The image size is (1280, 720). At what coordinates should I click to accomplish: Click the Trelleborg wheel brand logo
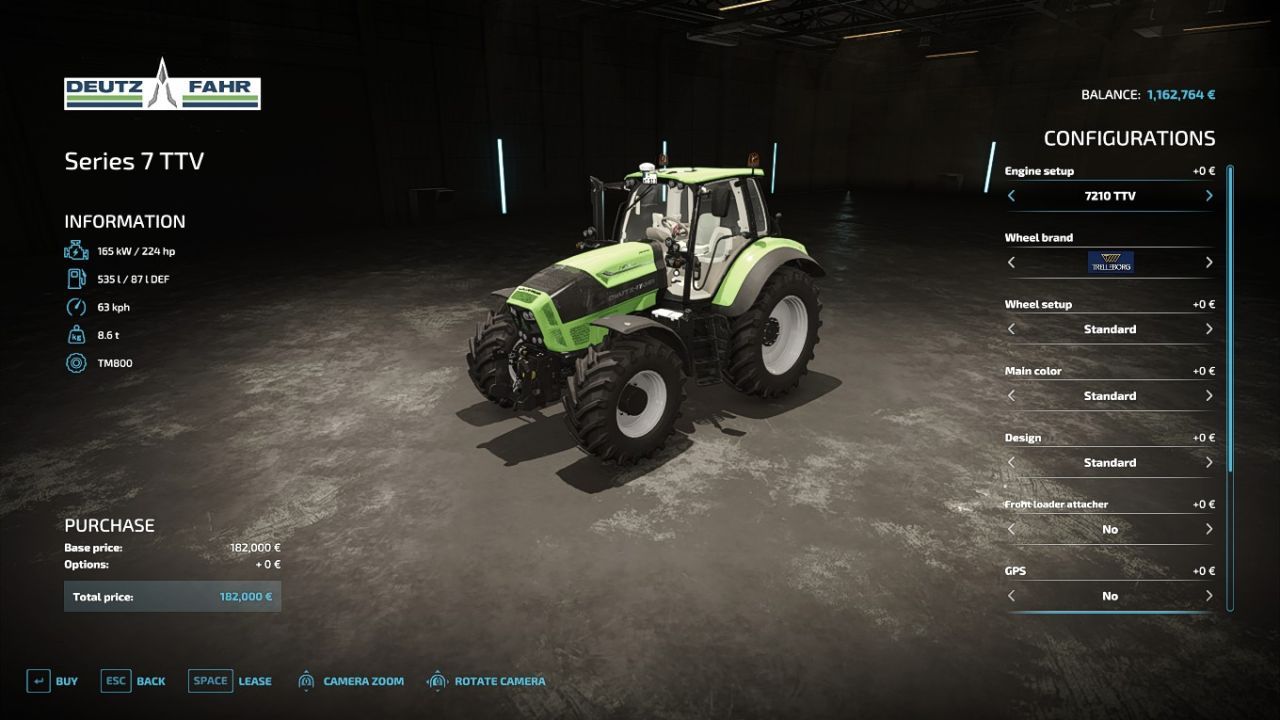pyautogui.click(x=1110, y=262)
